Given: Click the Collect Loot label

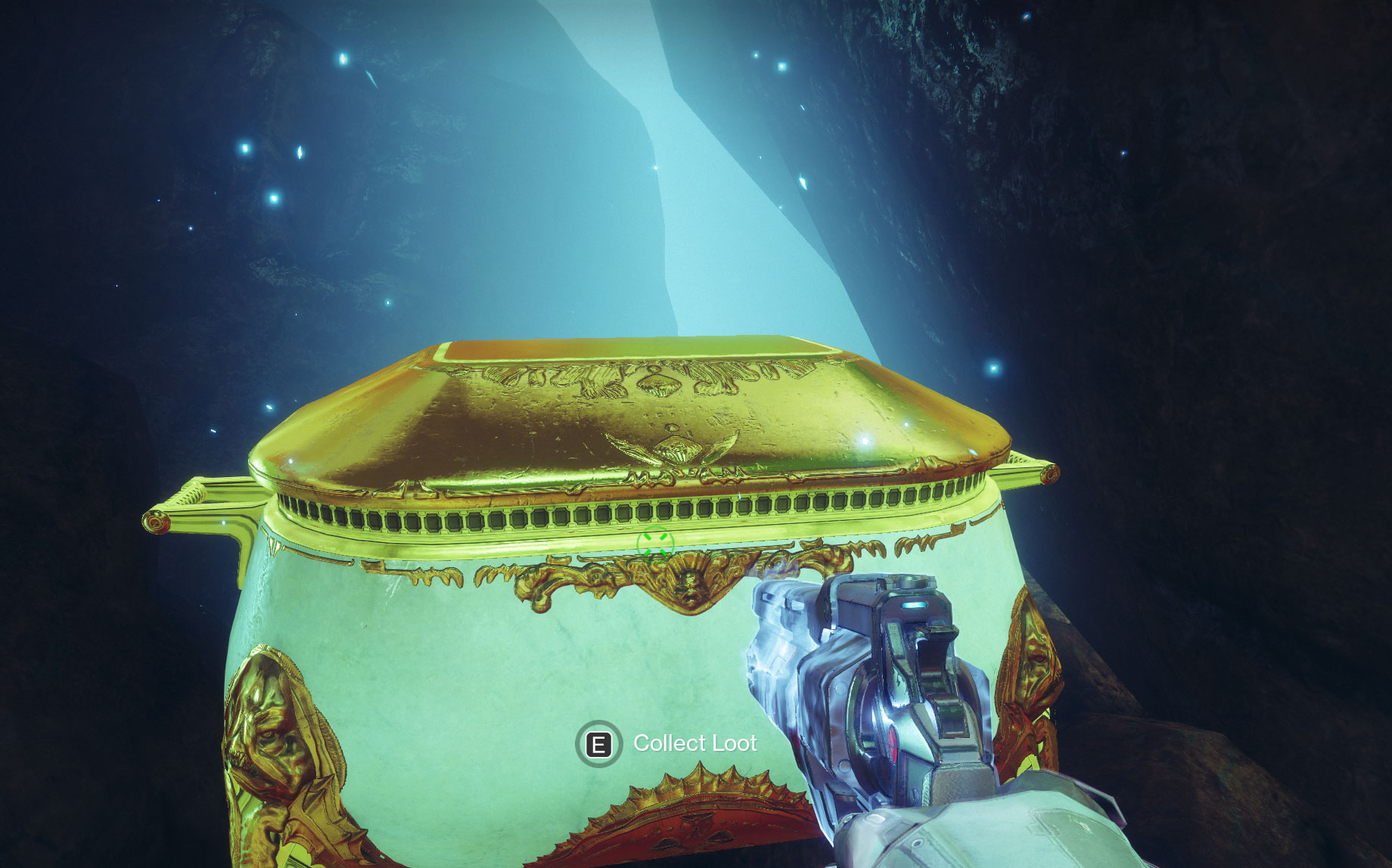Looking at the screenshot, I should [x=694, y=743].
